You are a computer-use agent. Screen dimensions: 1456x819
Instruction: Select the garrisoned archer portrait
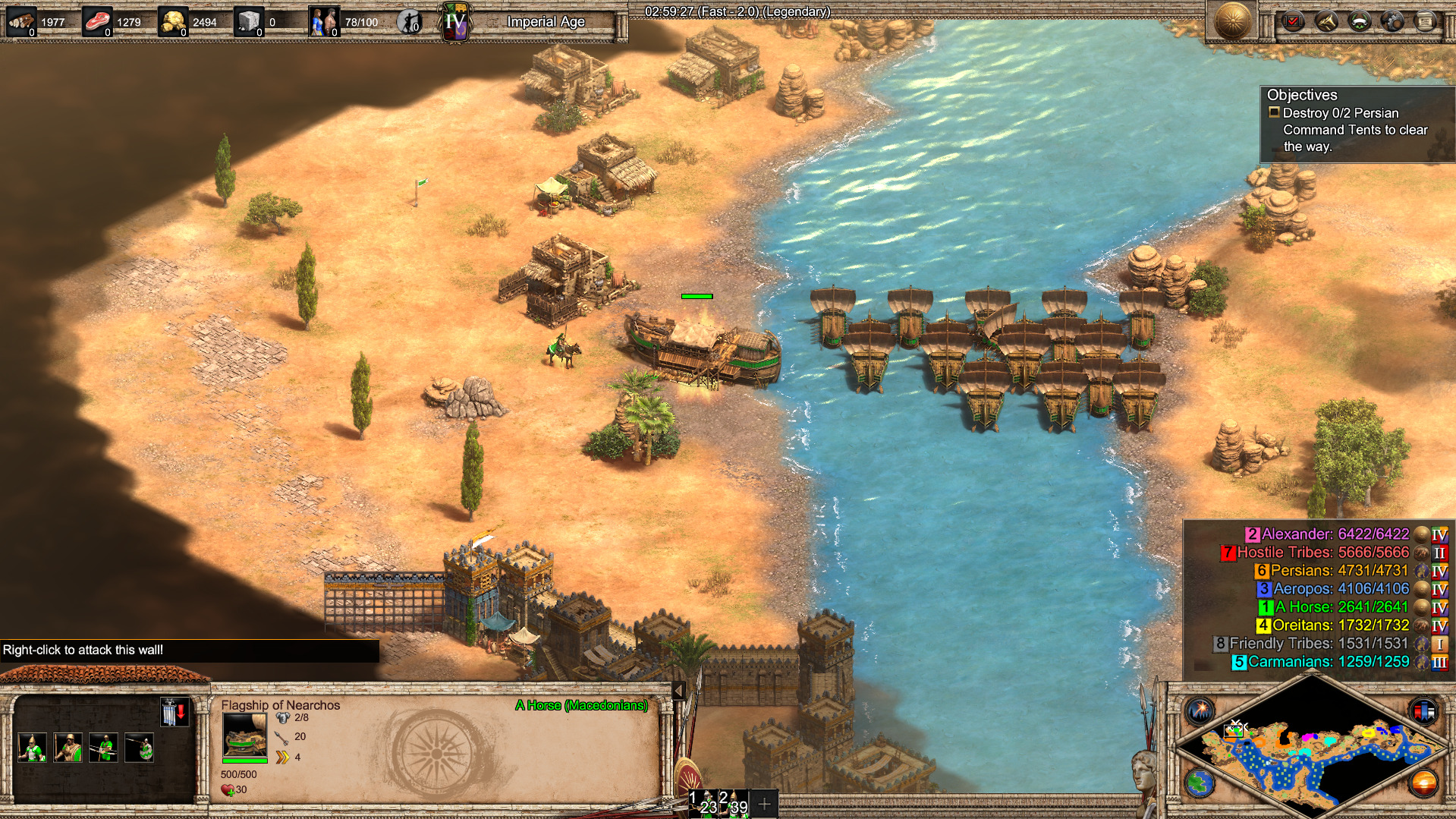point(104,748)
